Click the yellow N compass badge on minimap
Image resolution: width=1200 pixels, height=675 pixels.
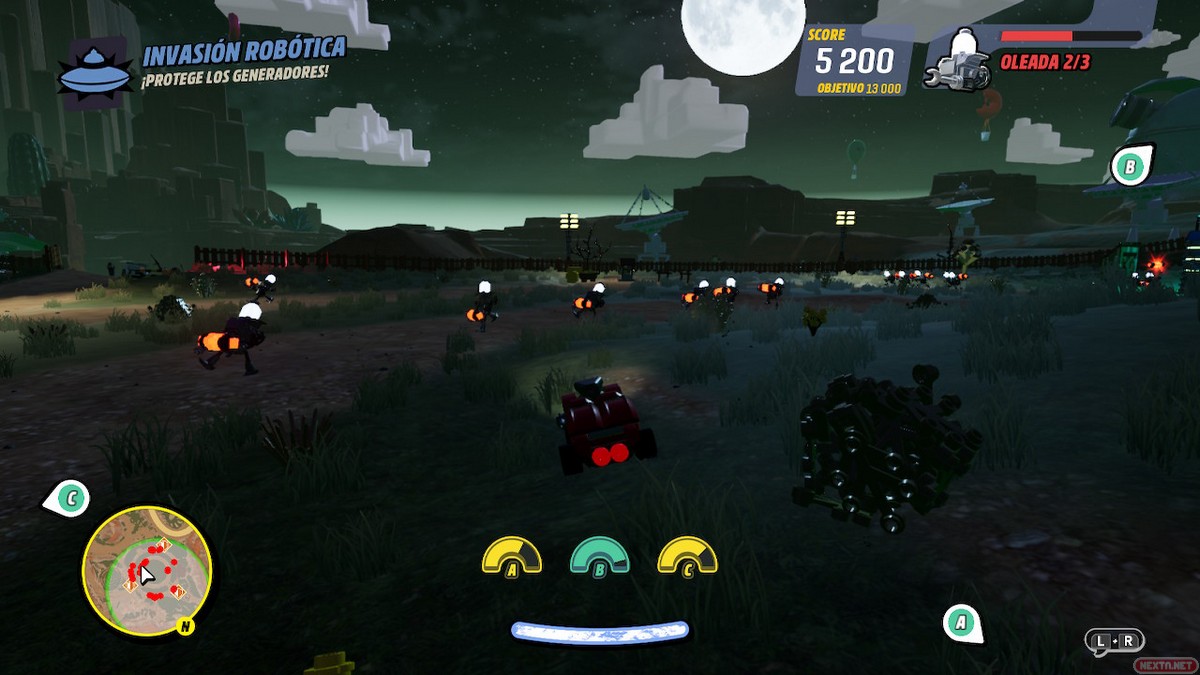click(x=184, y=627)
